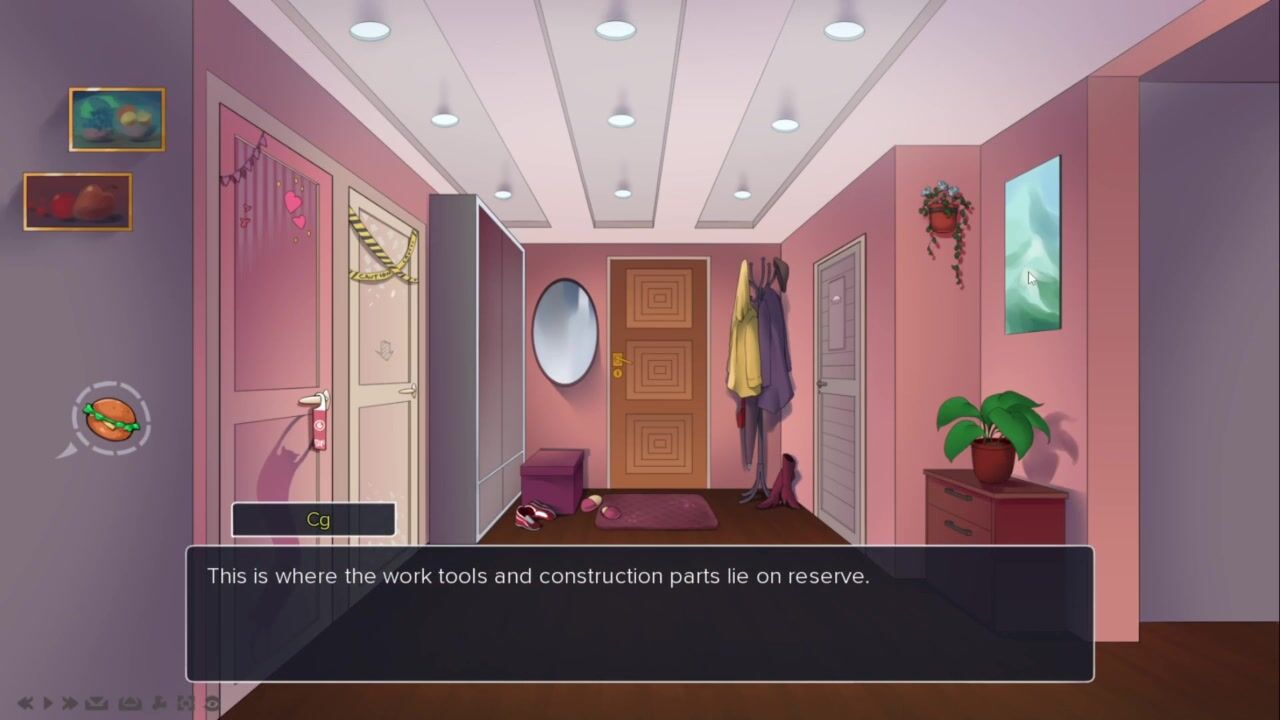Open settings with the wrench icon
The height and width of the screenshot is (720, 1280).
(x=159, y=704)
